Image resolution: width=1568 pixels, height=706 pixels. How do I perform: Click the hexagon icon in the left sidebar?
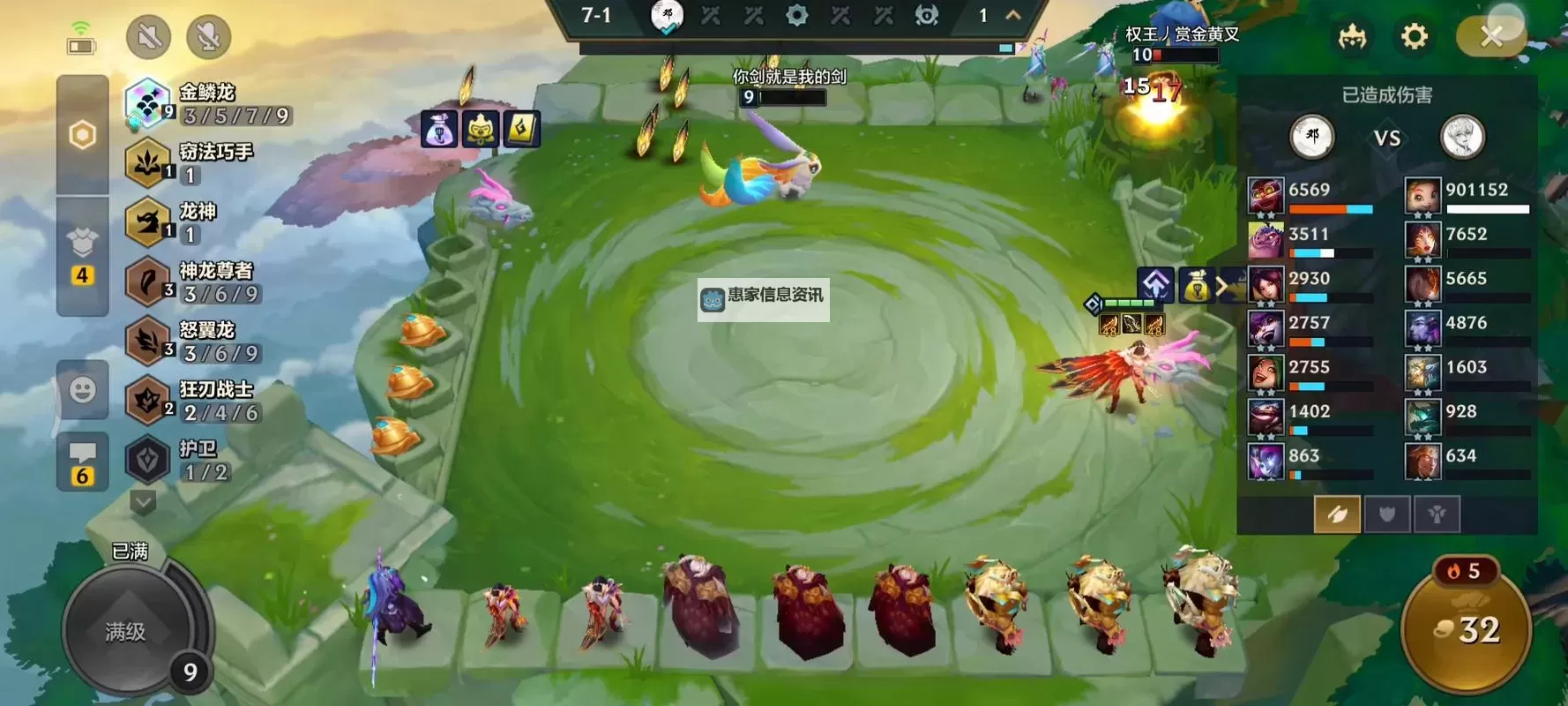[x=83, y=135]
